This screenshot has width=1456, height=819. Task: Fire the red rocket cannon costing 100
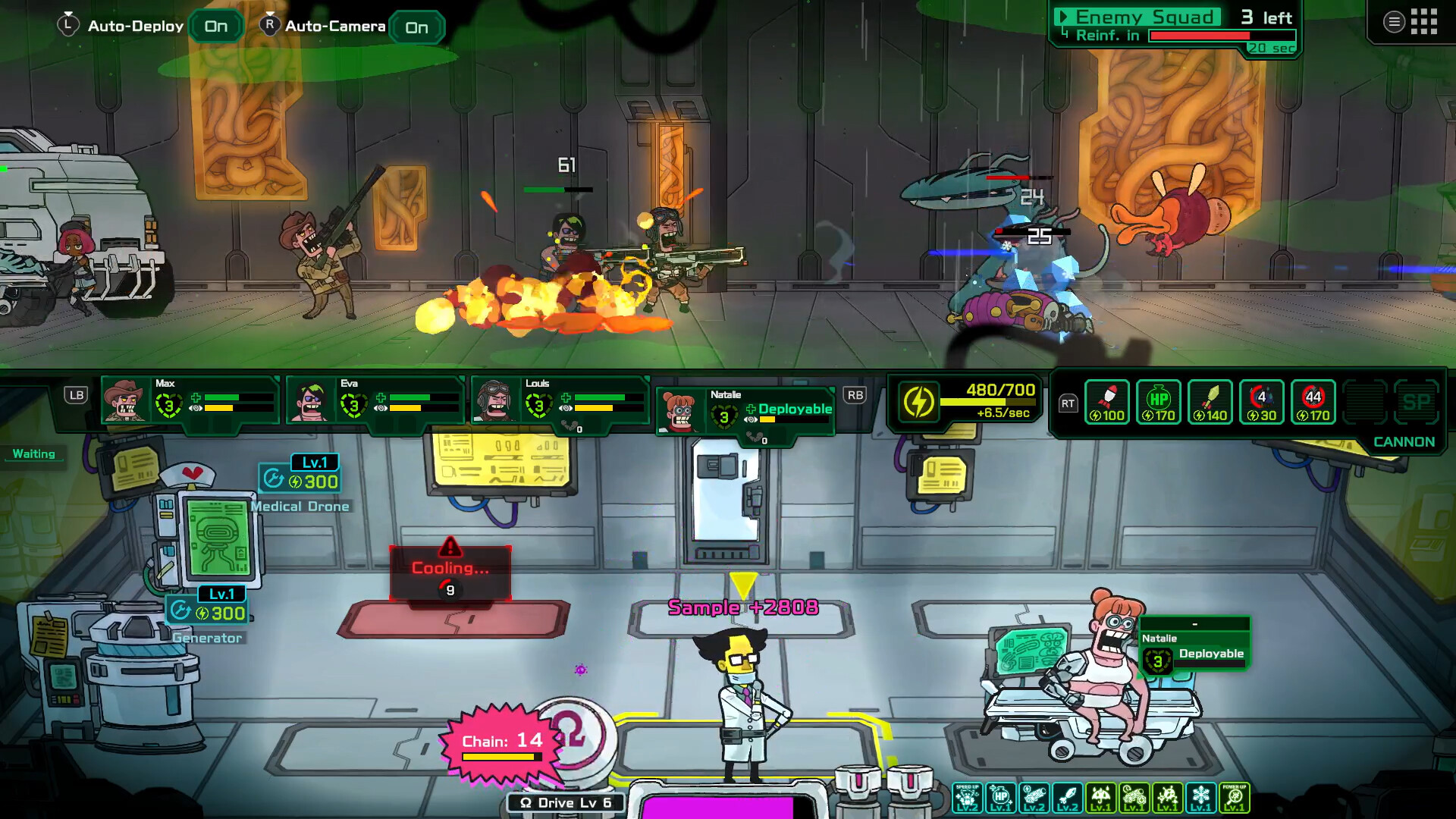1107,402
